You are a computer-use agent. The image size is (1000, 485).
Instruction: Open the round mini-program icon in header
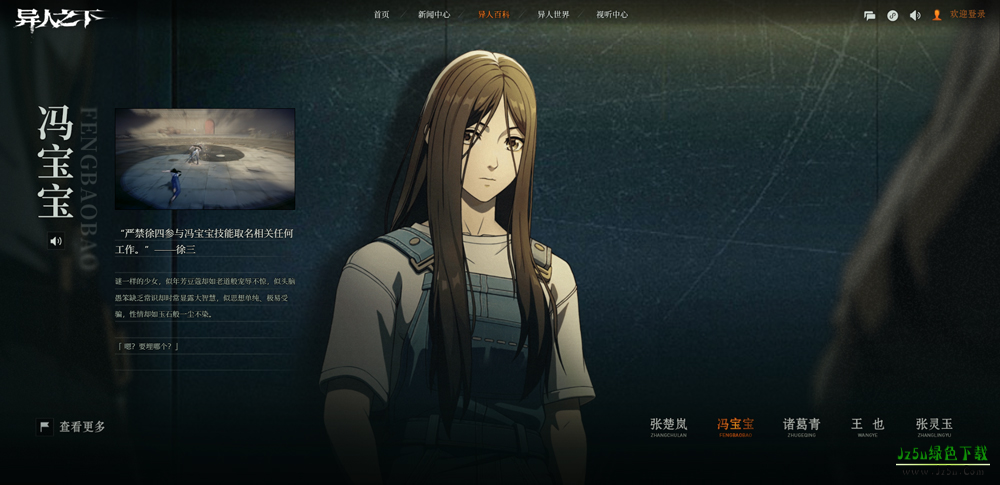point(892,15)
